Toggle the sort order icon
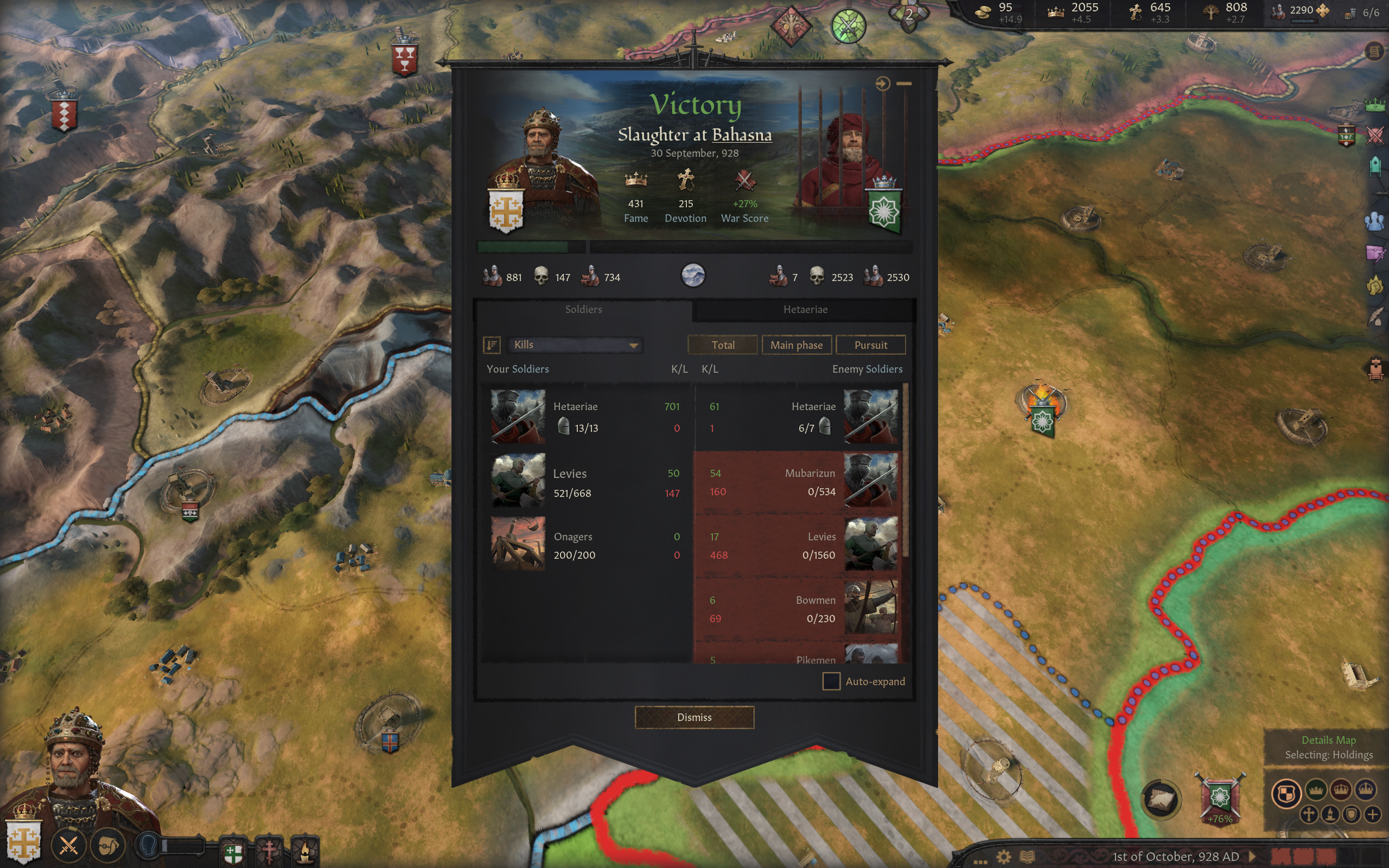 pyautogui.click(x=492, y=345)
